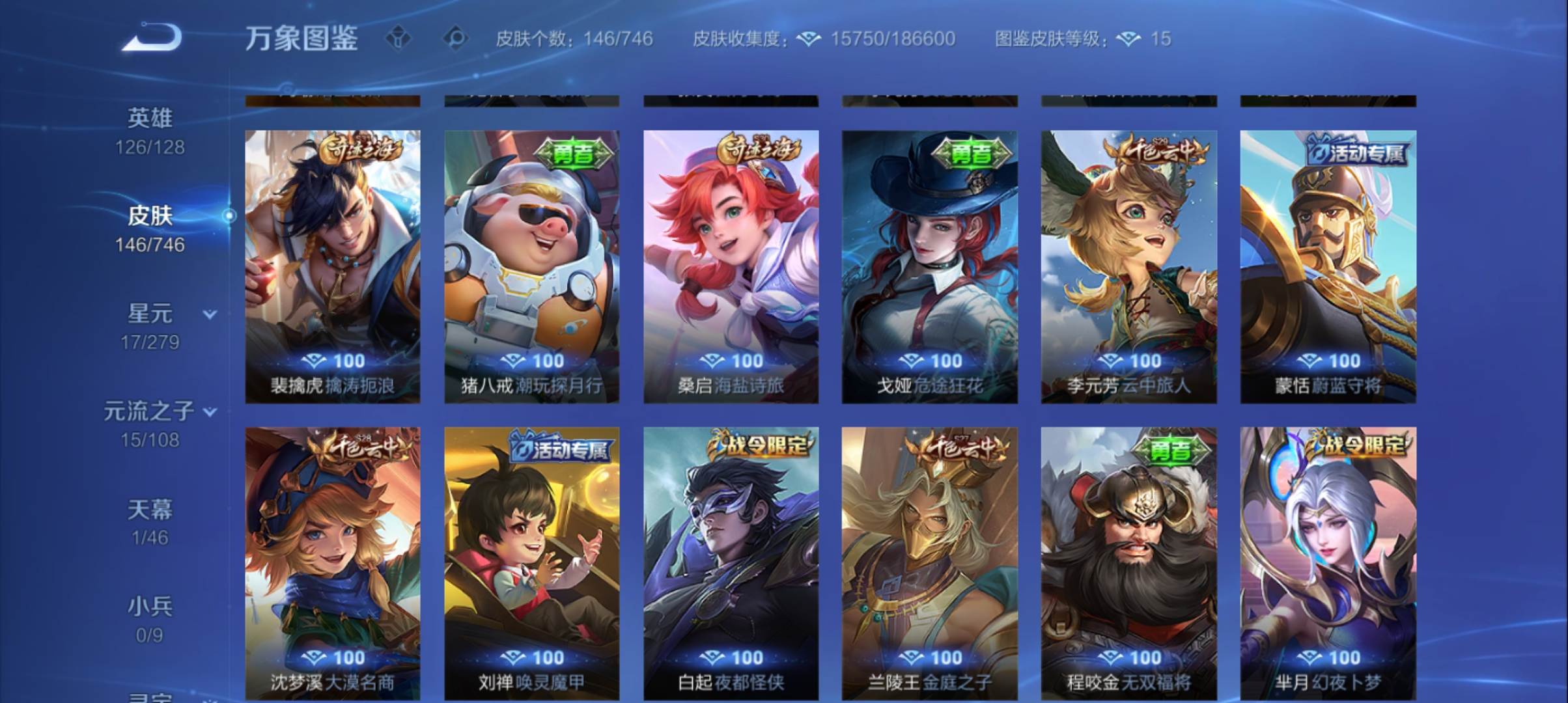Image resolution: width=1568 pixels, height=703 pixels.
Task: Click the back arrow at top left
Action: pyautogui.click(x=151, y=37)
